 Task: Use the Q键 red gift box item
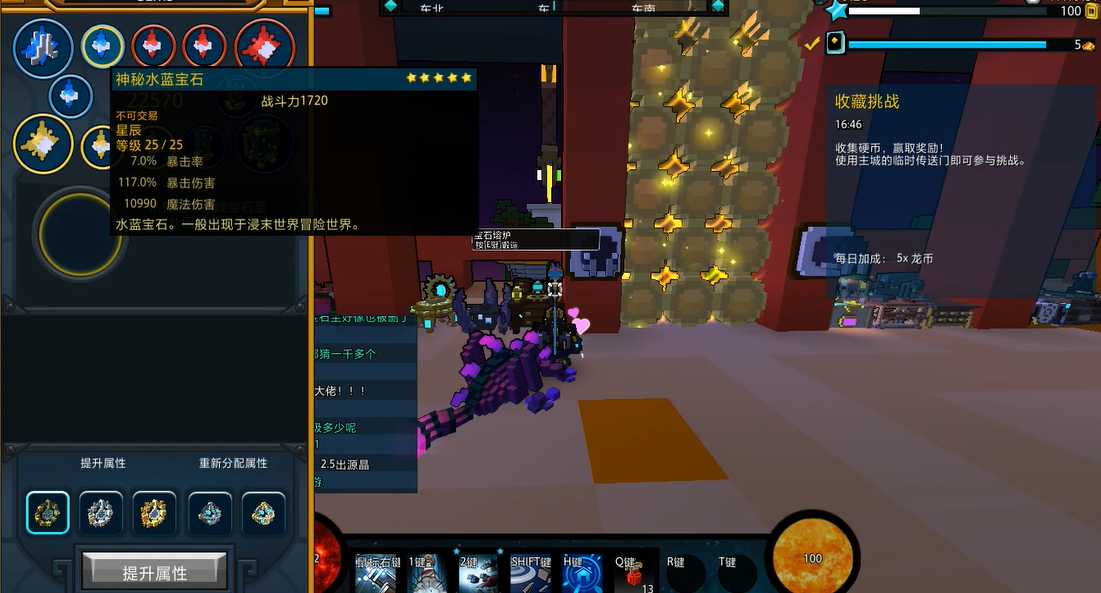[x=634, y=573]
